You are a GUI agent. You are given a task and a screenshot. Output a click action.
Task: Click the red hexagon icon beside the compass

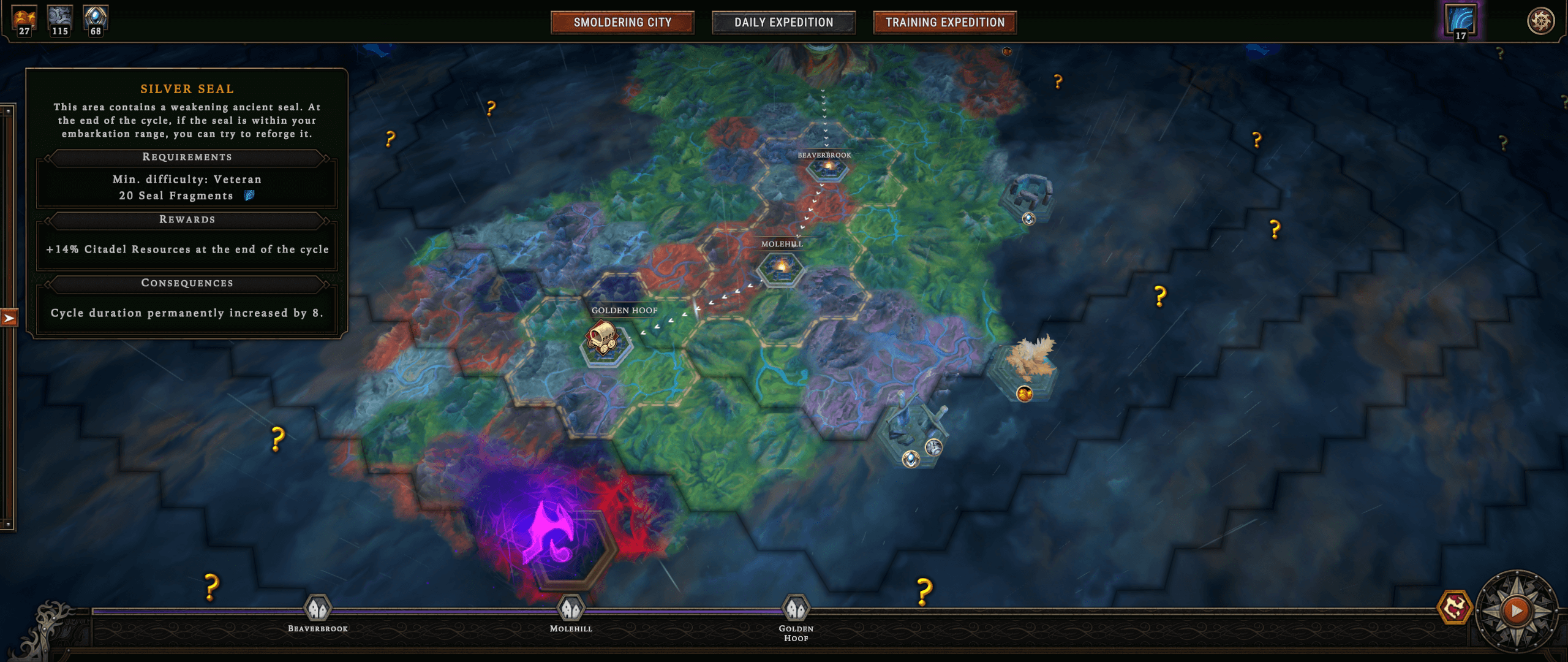point(1454,608)
